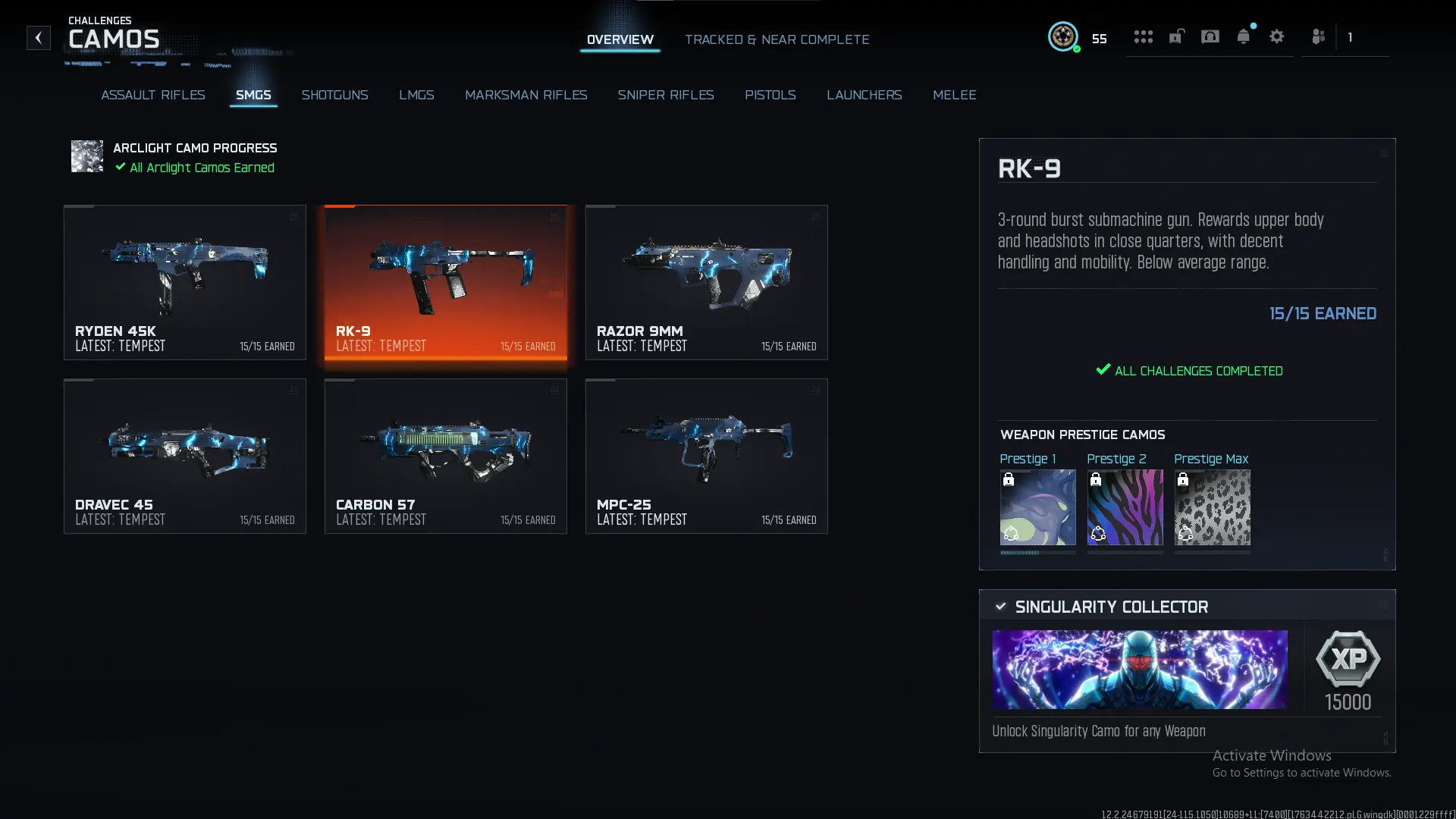The height and width of the screenshot is (819, 1456).
Task: Switch to the TRACKED & NEAR COMPLETE tab
Action: point(777,39)
